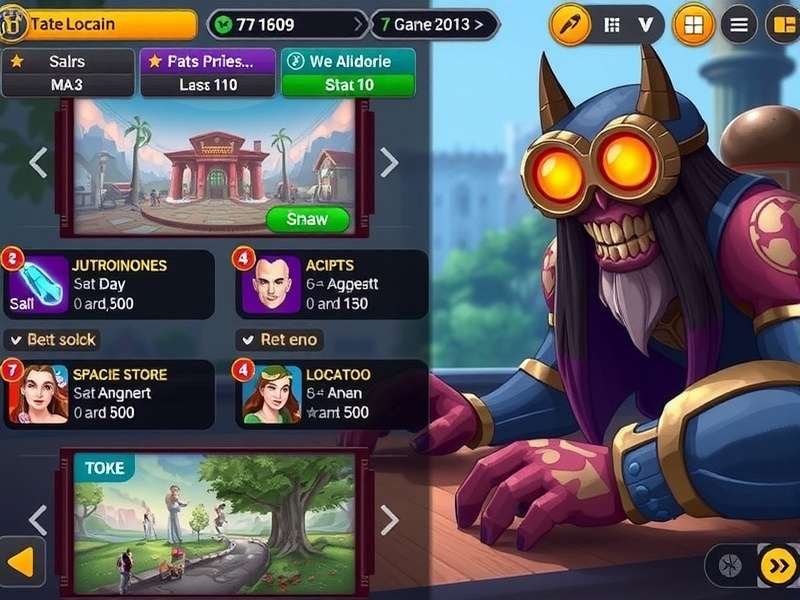Activate the orange four-square grid button
This screenshot has width=800, height=600.
point(694,25)
